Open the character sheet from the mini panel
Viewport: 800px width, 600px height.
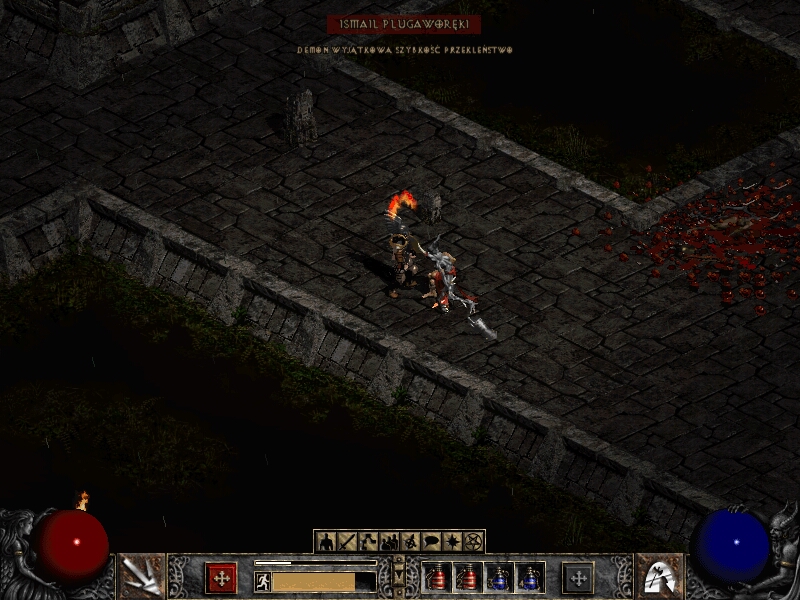click(326, 542)
